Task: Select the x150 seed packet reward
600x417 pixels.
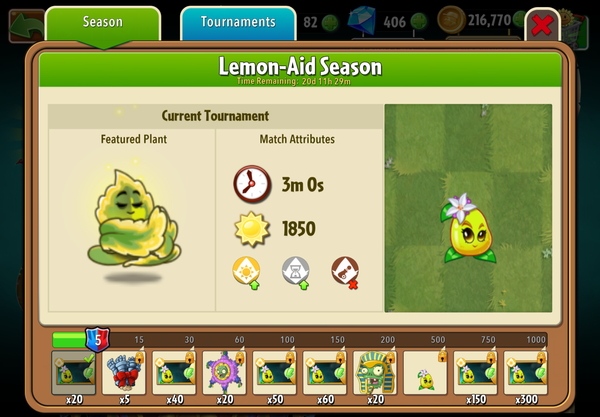Action: pos(475,374)
